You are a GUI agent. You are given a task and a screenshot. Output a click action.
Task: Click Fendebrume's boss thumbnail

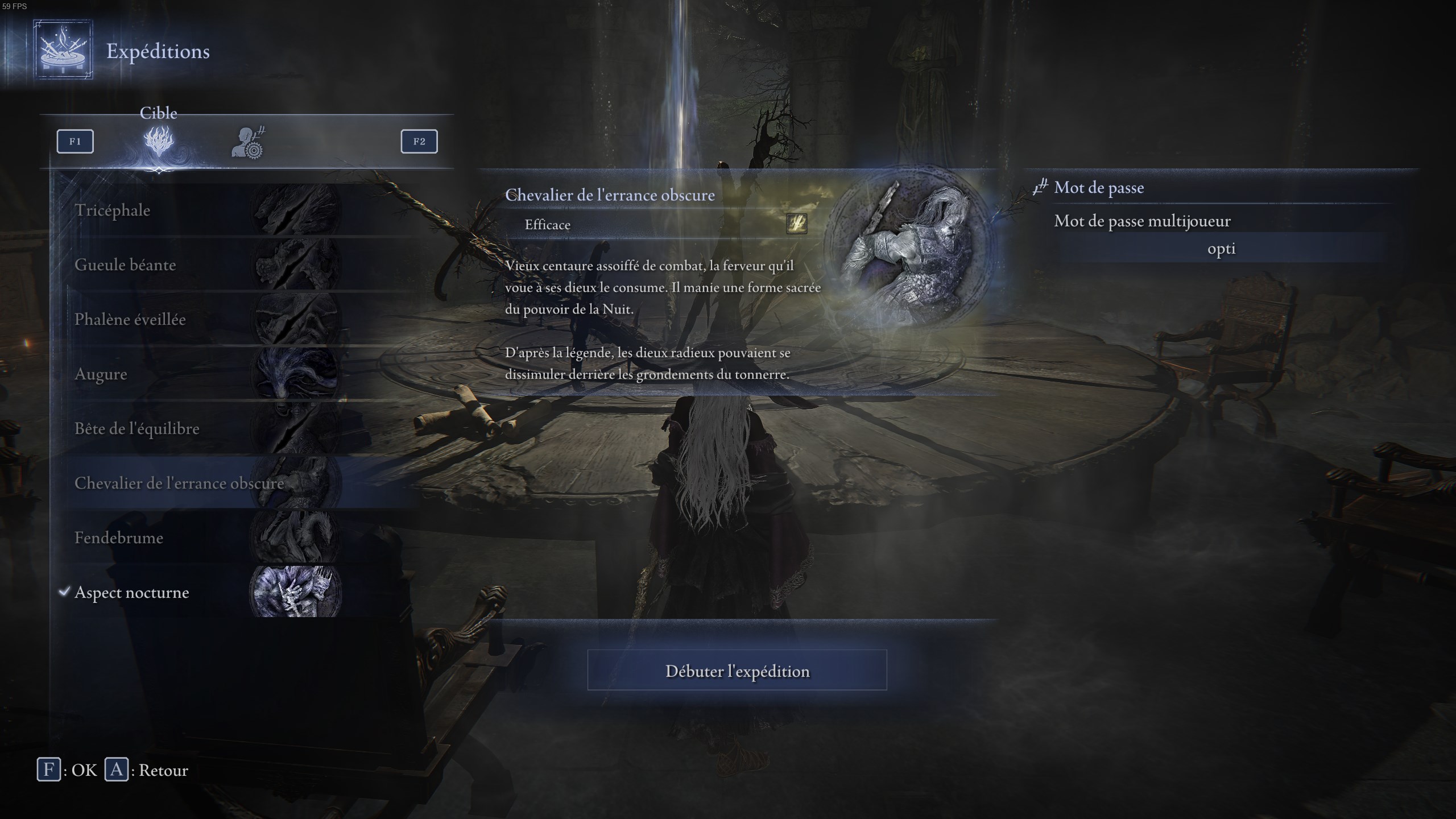click(296, 537)
